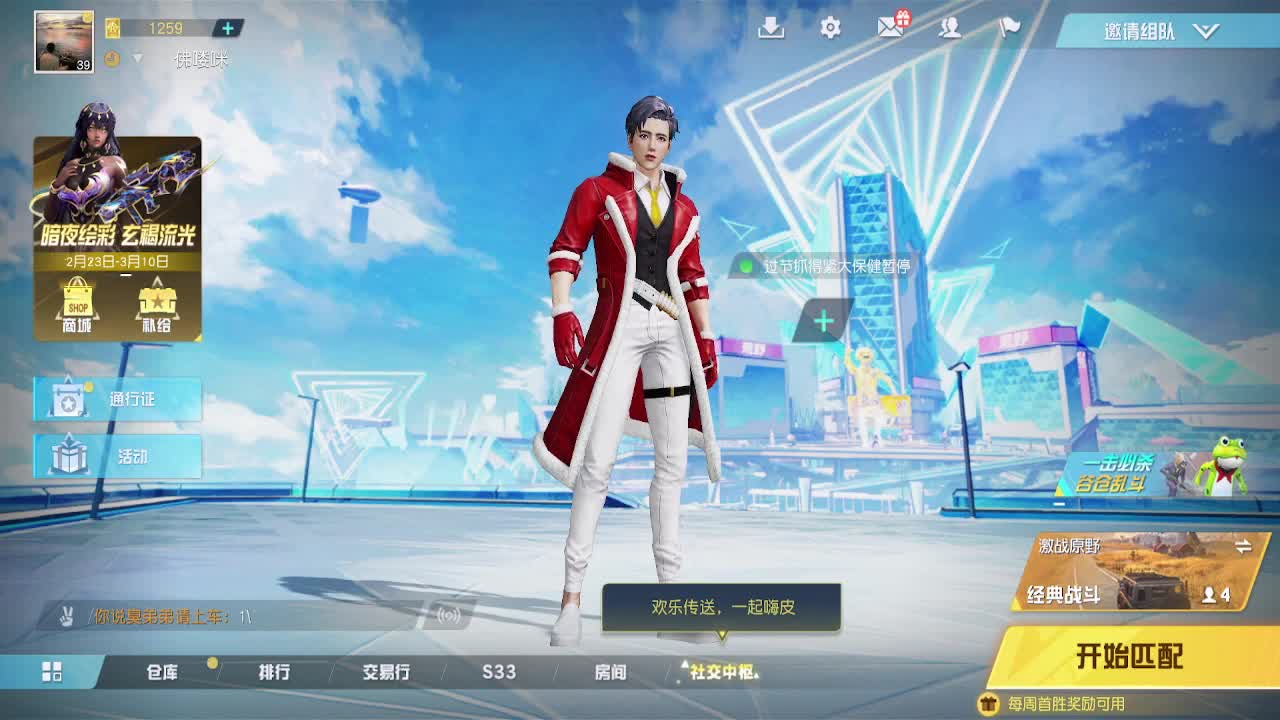
Task: Expand the arrow next to nickname 佛喽咪
Action: (138, 57)
